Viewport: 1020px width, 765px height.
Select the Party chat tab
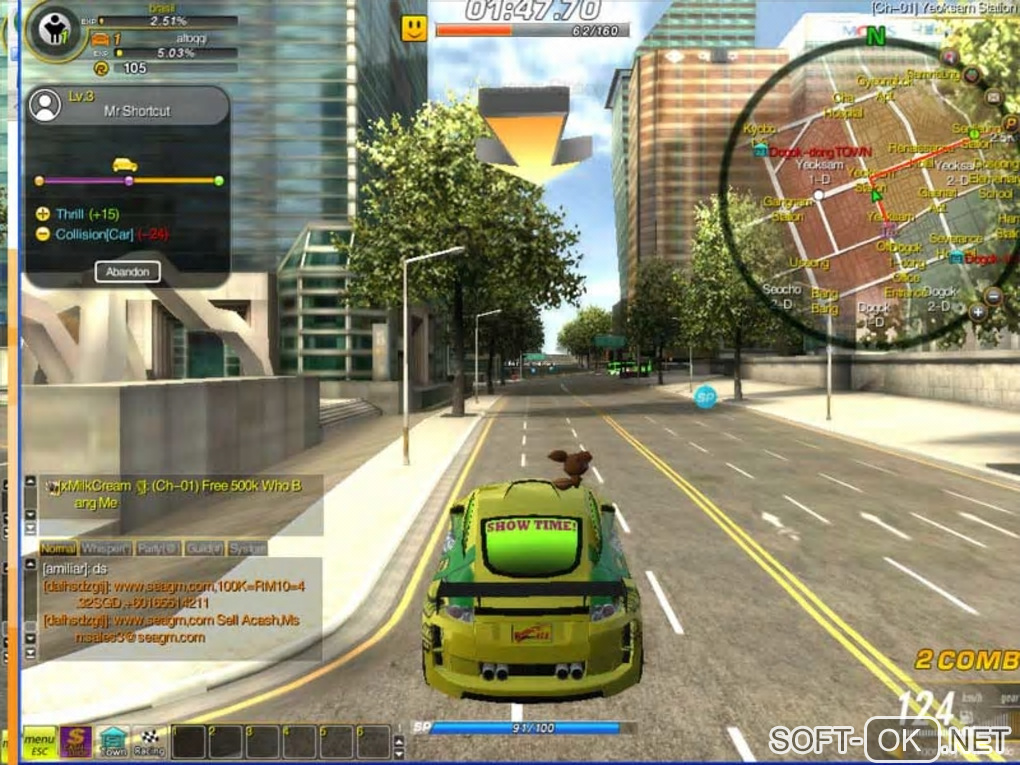pyautogui.click(x=158, y=548)
